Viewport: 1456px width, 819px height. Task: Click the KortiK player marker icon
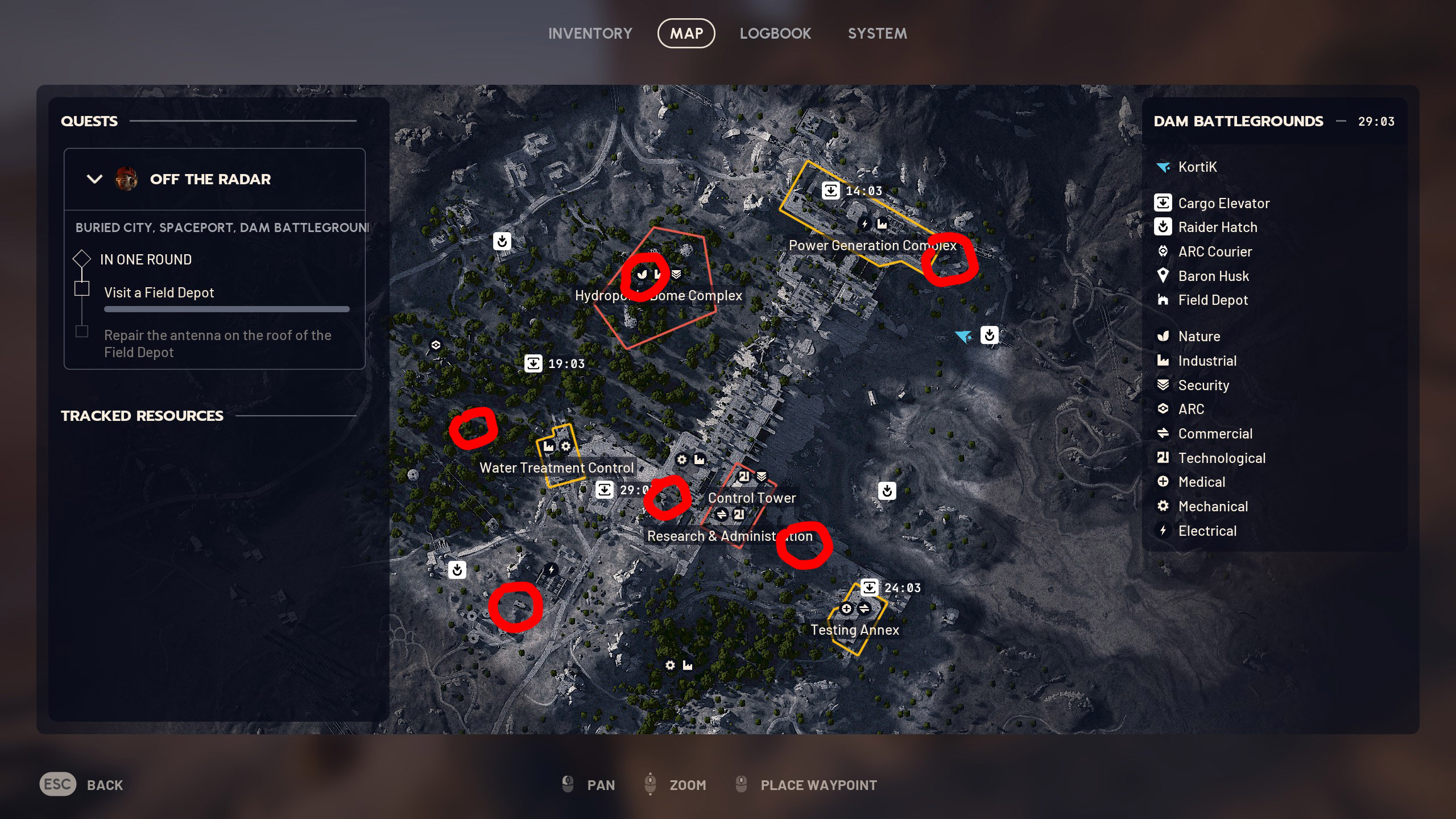click(1163, 167)
